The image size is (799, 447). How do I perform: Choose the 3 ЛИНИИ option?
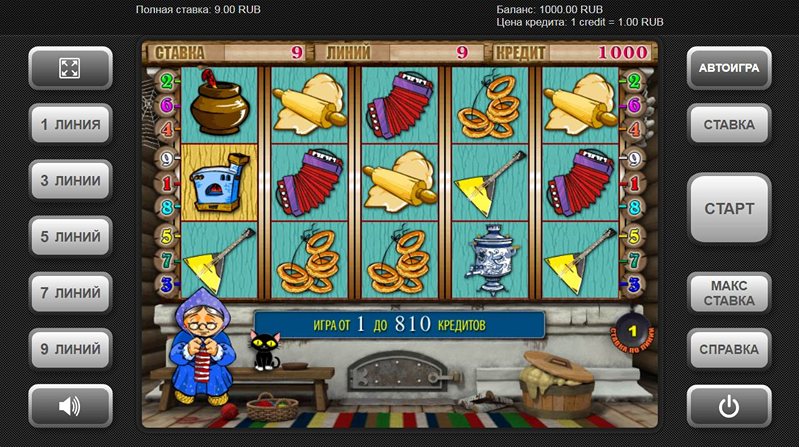coord(70,181)
